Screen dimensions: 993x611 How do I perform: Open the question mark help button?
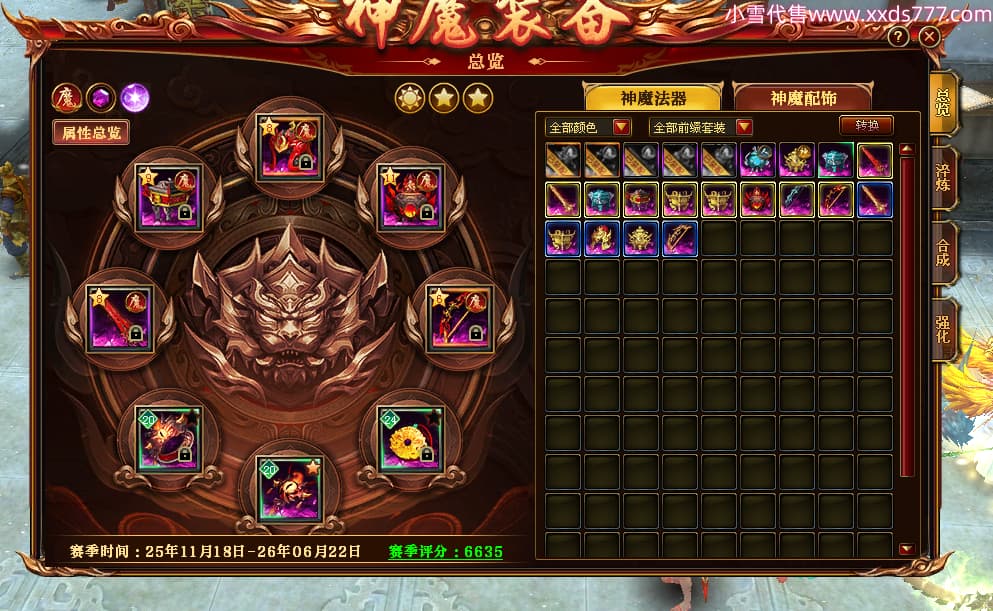coord(899,37)
